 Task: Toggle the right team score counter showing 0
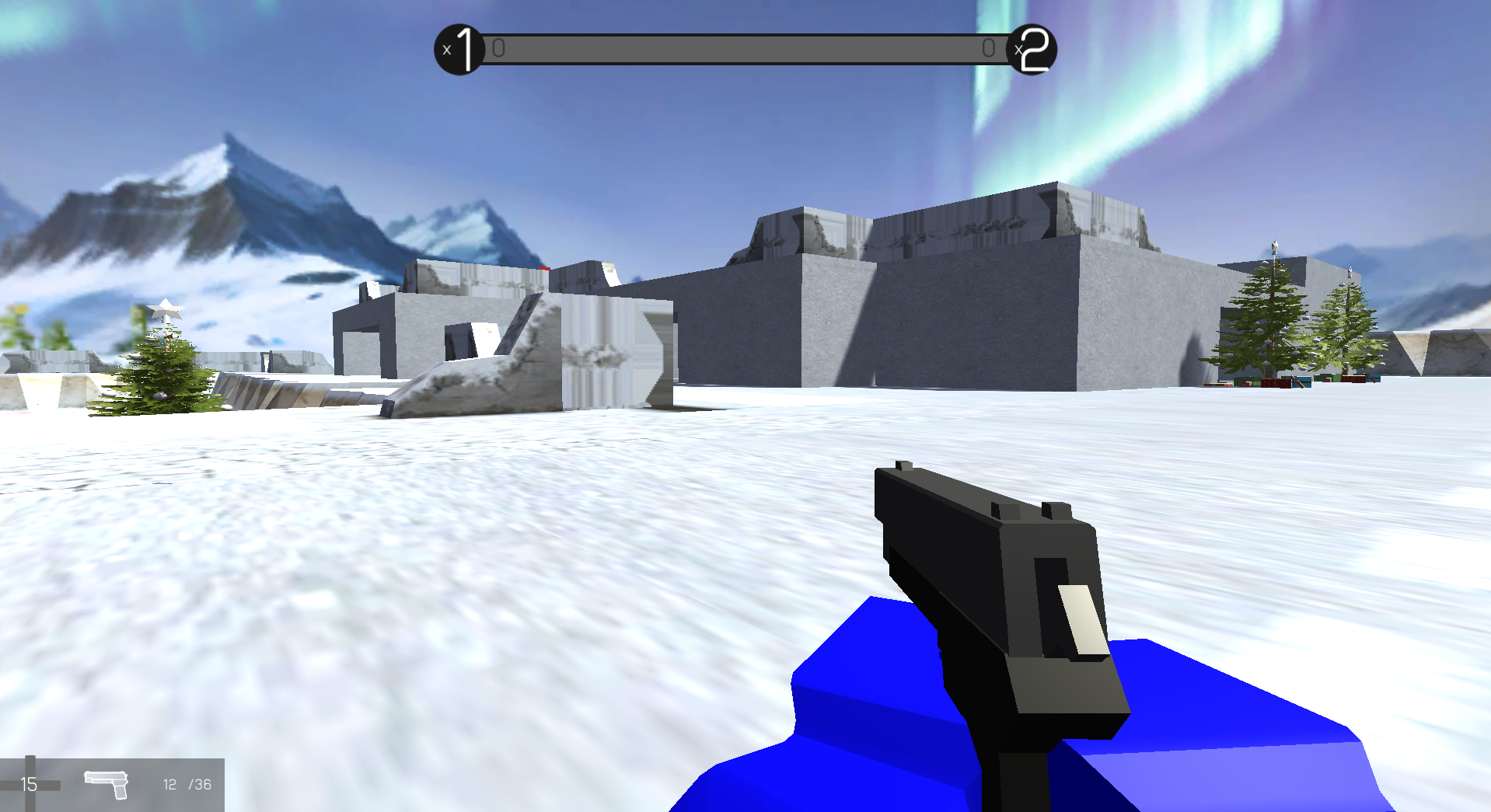pos(989,47)
